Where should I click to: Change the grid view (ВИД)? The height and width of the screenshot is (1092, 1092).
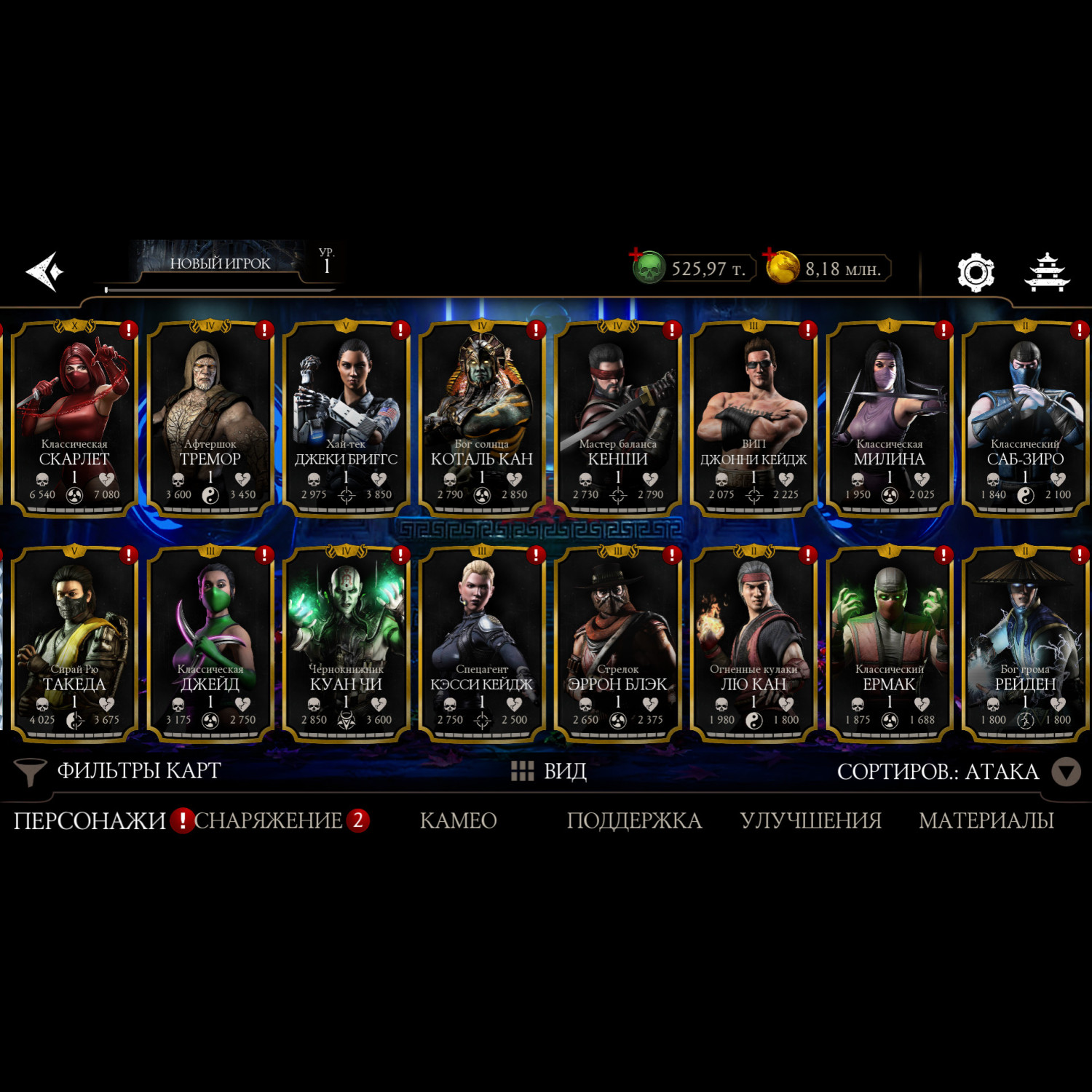(549, 771)
